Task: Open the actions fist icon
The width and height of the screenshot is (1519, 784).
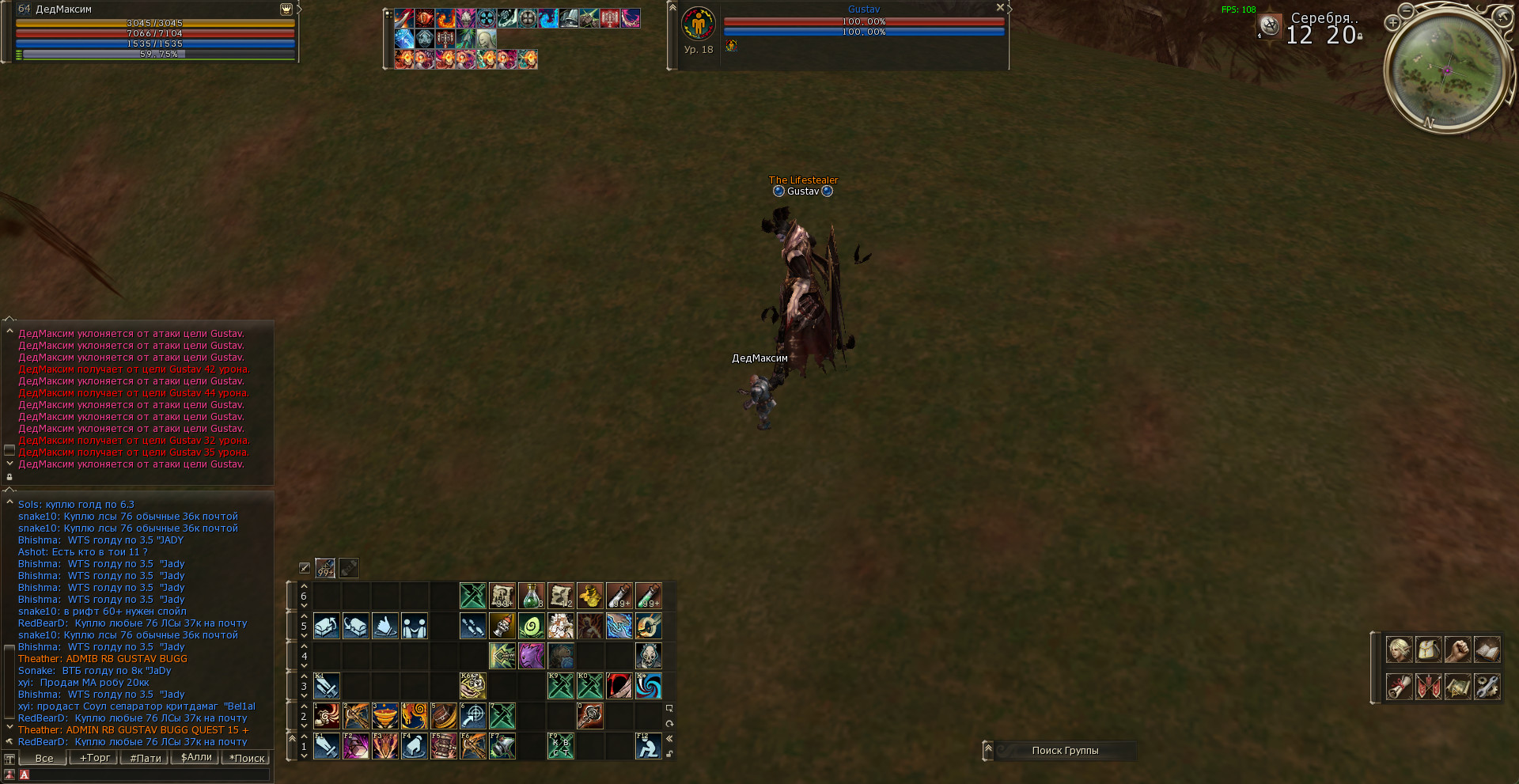Action: 1457,650
